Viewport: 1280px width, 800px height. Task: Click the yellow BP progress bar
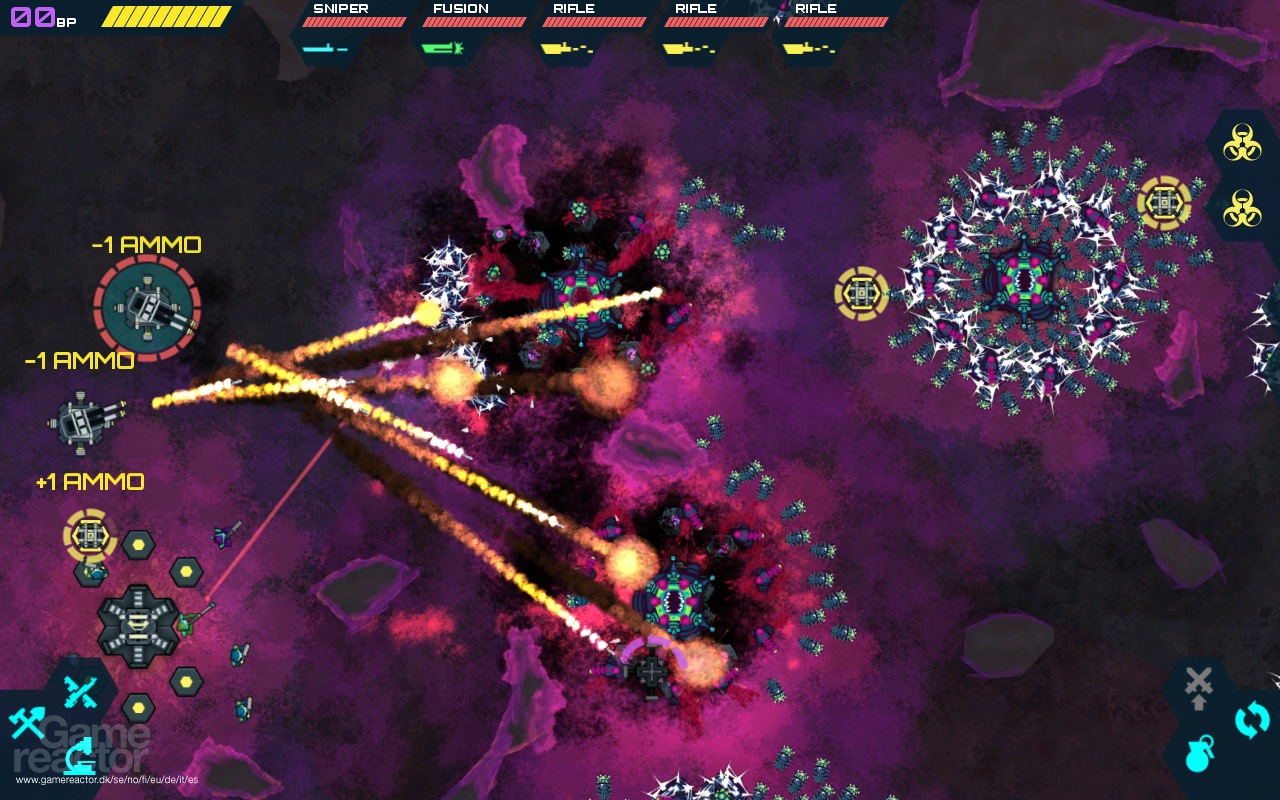tap(165, 16)
